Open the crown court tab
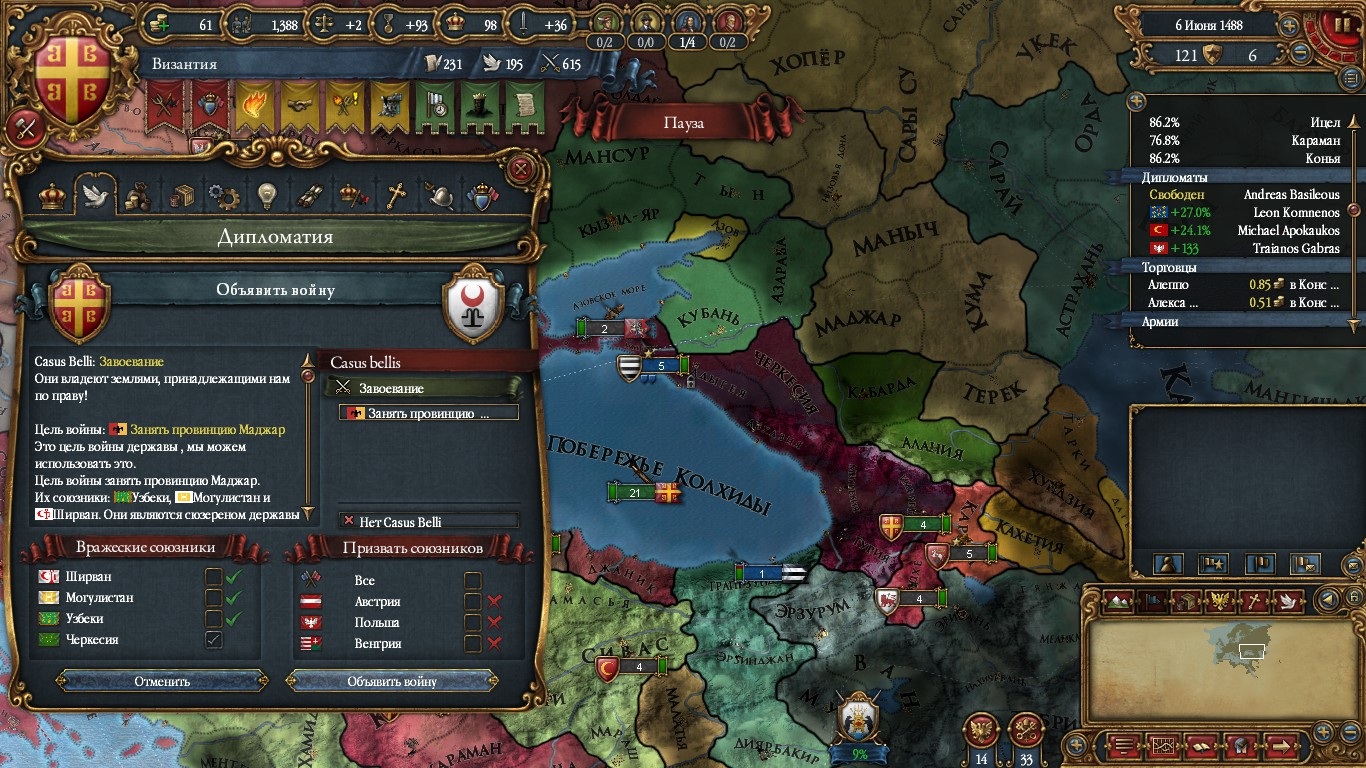The width and height of the screenshot is (1366, 768). 52,196
